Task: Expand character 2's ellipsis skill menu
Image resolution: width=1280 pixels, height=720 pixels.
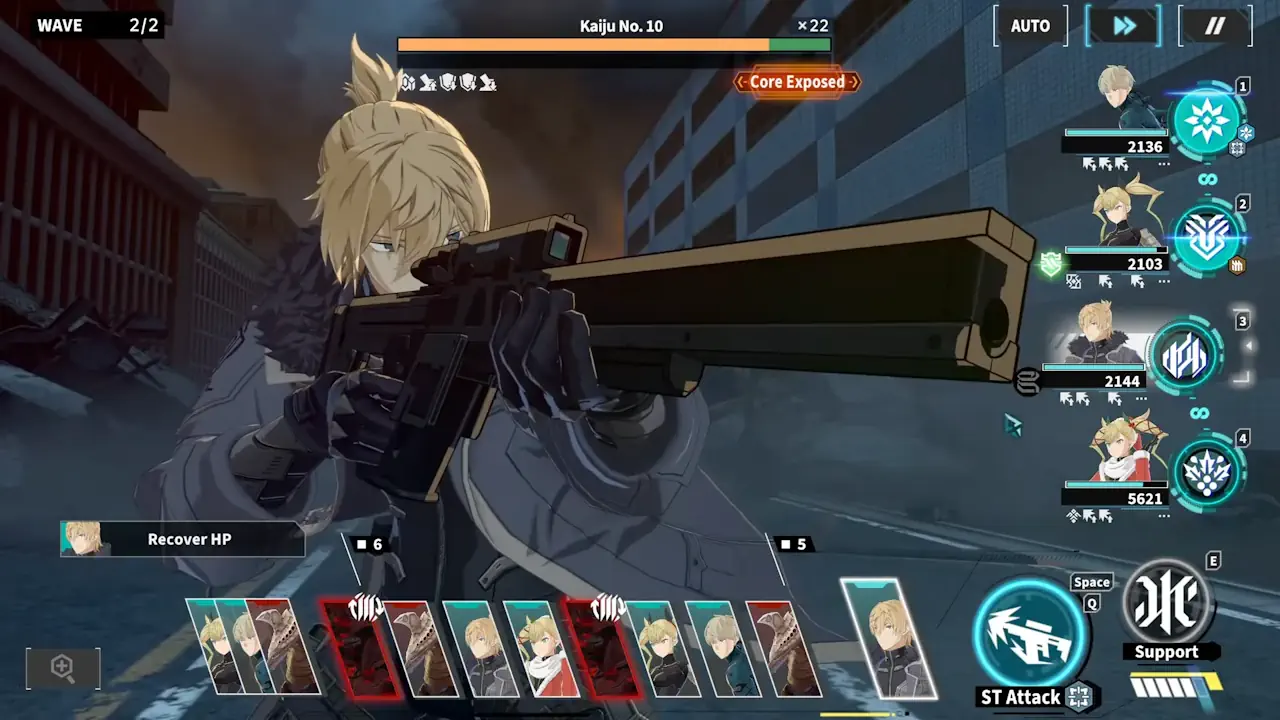Action: (1162, 281)
